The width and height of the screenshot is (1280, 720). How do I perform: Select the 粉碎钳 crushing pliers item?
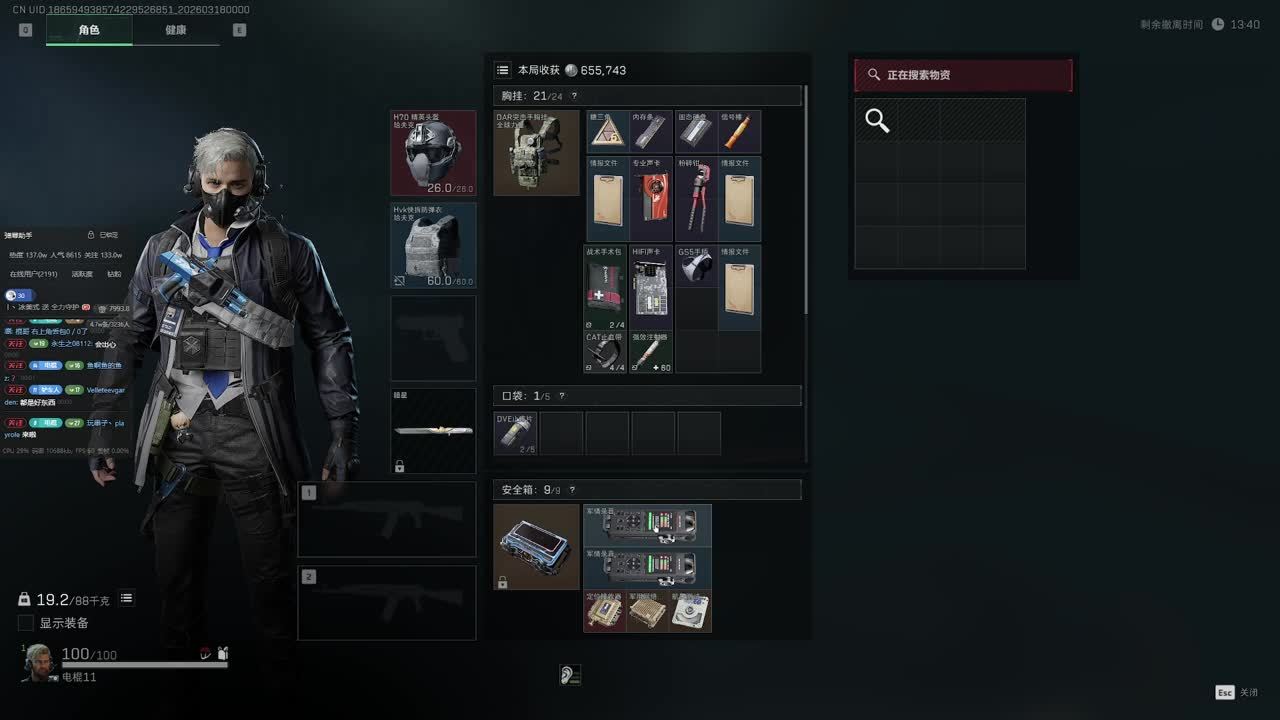696,199
